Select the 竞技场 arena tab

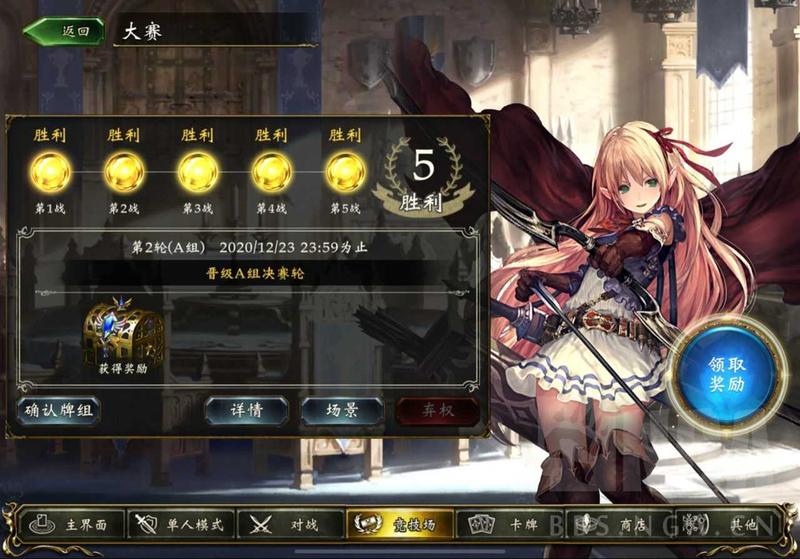coord(398,523)
